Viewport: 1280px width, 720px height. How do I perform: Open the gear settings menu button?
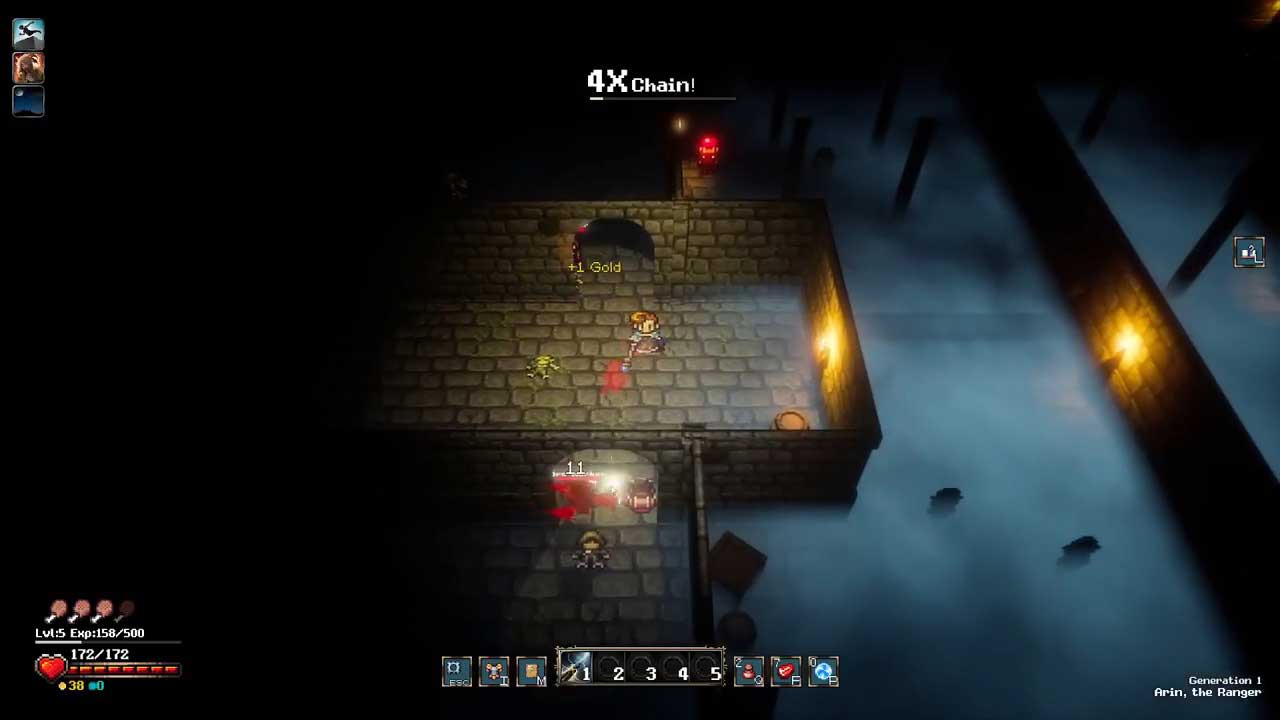pos(456,671)
